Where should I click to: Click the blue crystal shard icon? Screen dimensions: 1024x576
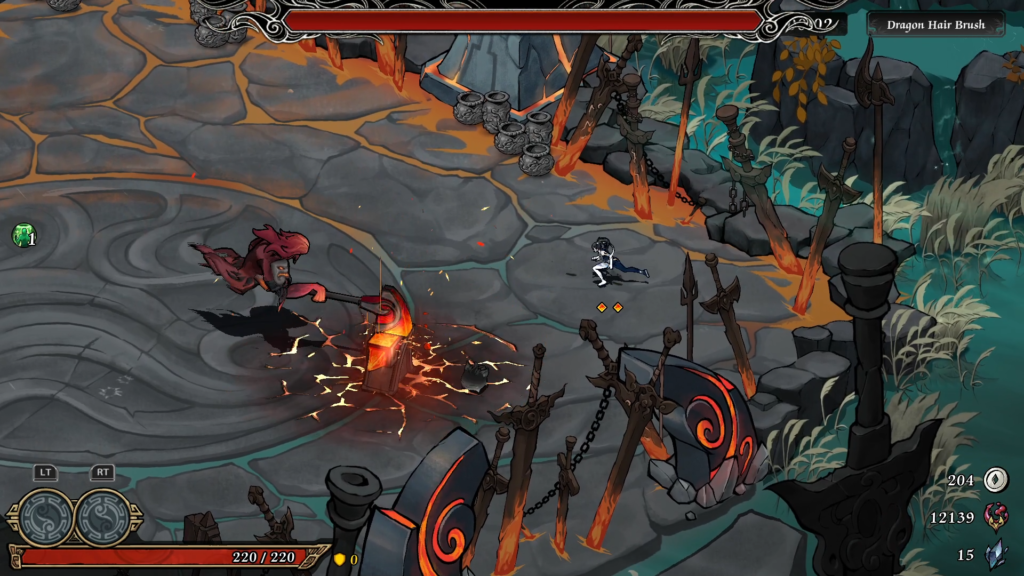point(996,553)
